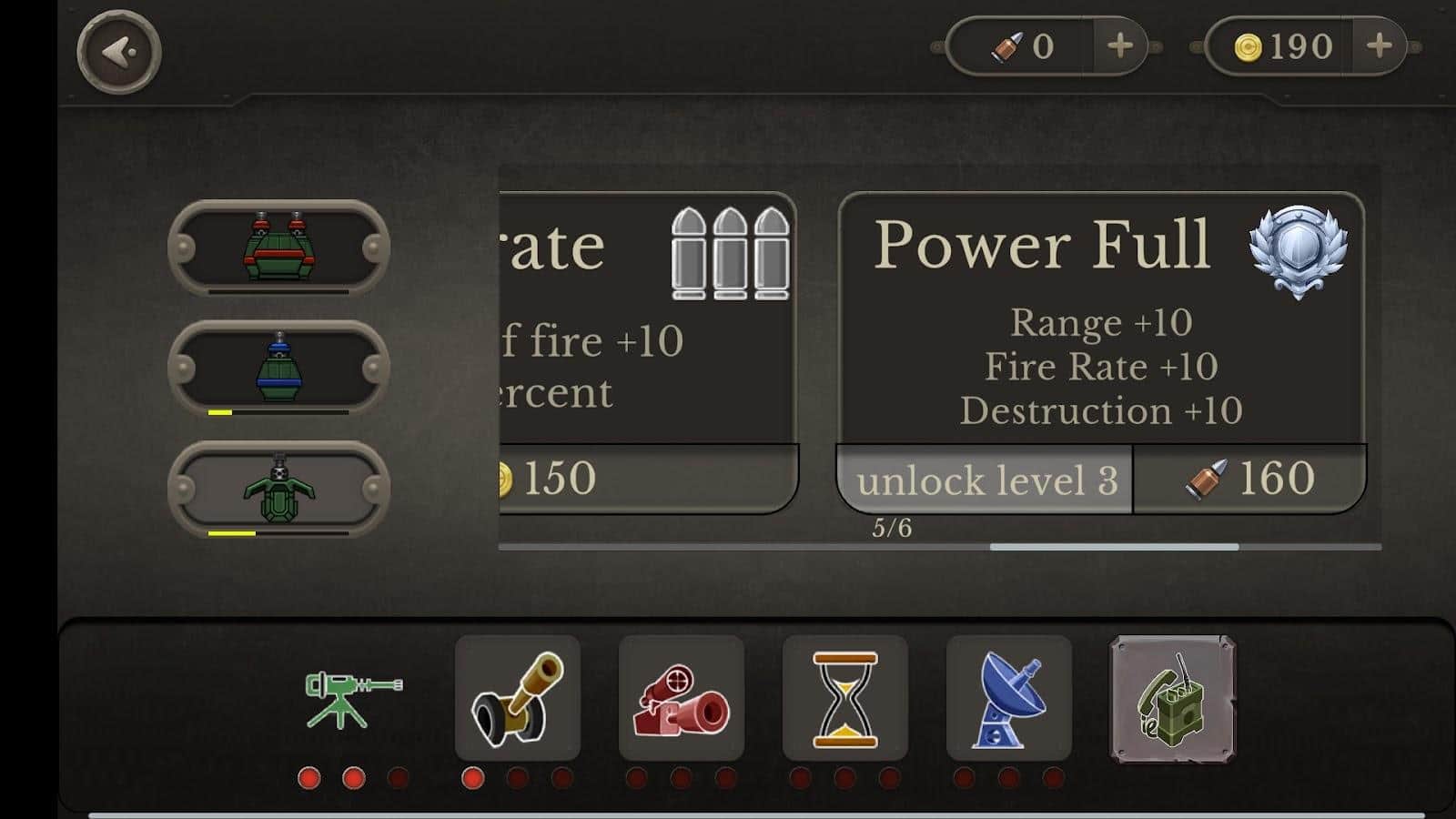
Task: Switch to the machine gun tripod category
Action: pos(353,698)
